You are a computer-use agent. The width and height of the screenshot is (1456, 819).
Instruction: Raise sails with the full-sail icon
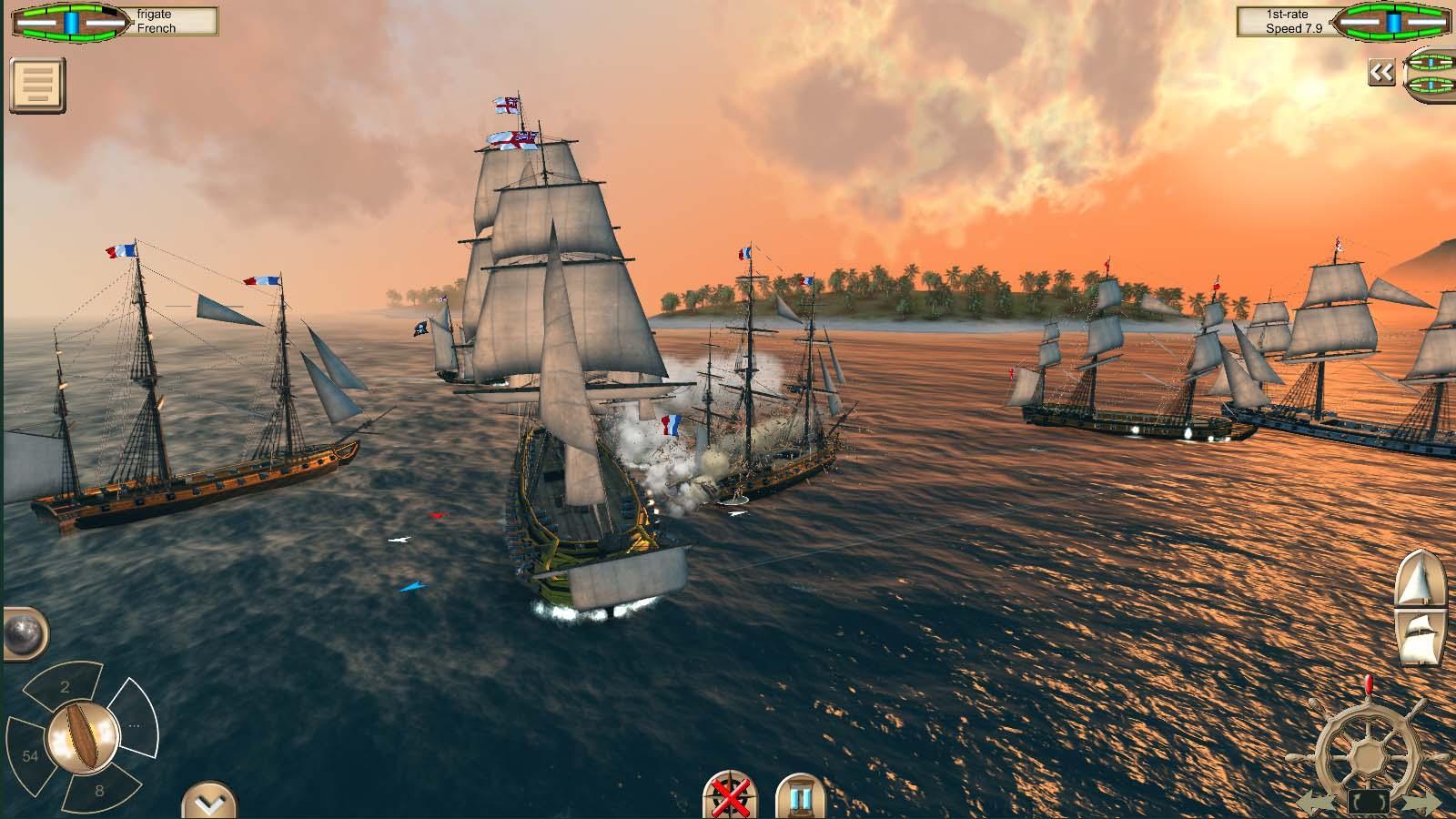[x=1421, y=579]
